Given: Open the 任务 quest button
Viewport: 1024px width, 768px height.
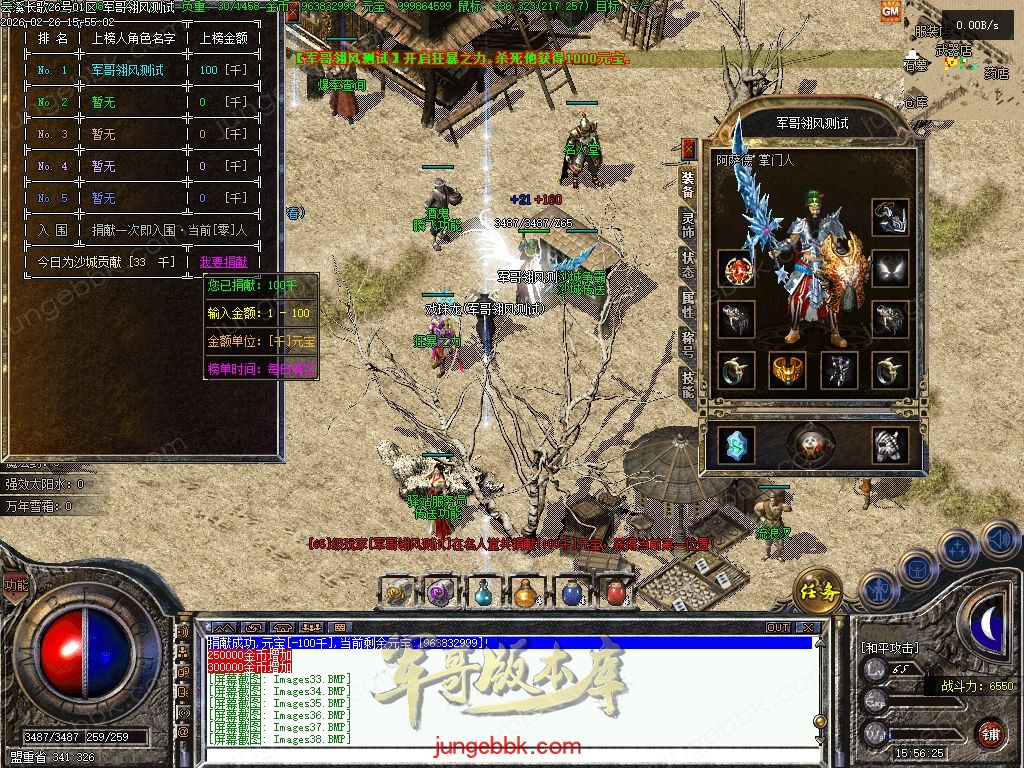Looking at the screenshot, I should (817, 591).
